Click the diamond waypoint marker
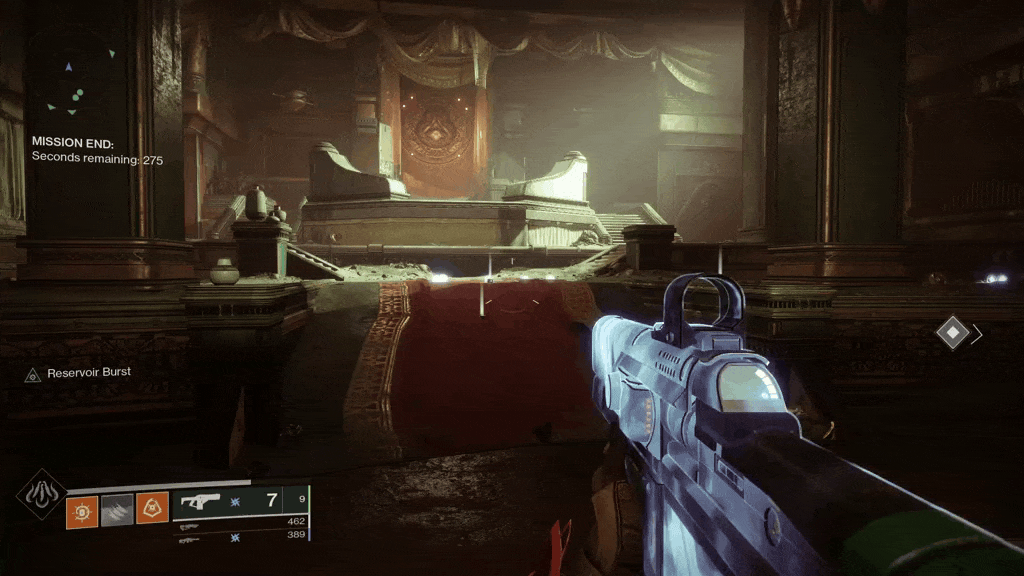This screenshot has width=1024, height=576. click(953, 333)
